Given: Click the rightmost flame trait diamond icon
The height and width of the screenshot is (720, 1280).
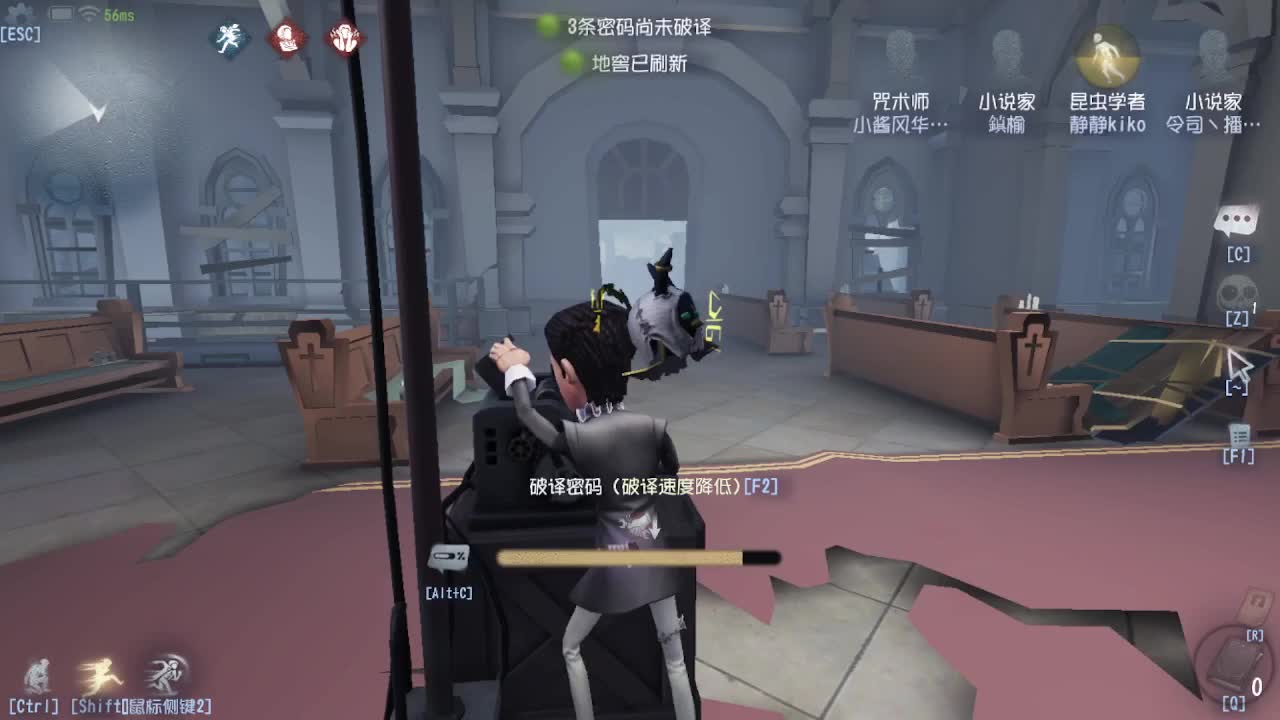Looking at the screenshot, I should pyautogui.click(x=343, y=36).
